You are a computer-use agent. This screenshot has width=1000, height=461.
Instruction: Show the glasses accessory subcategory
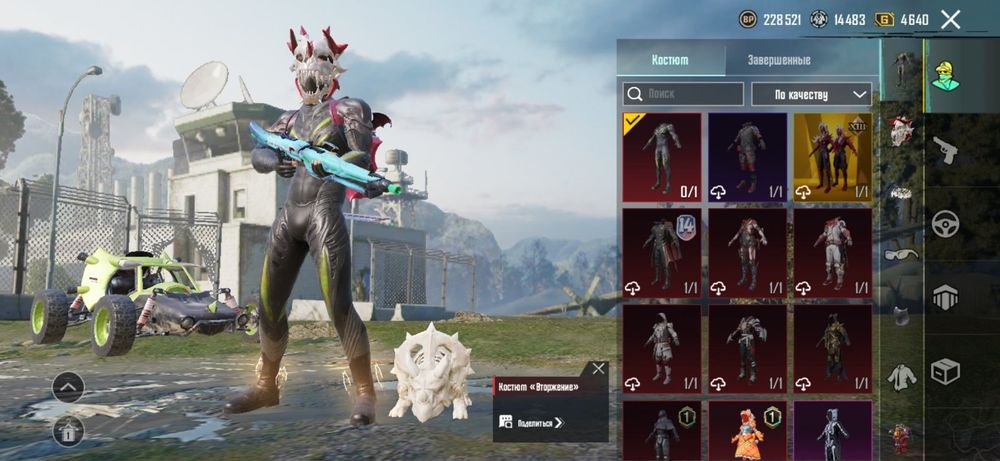900,254
